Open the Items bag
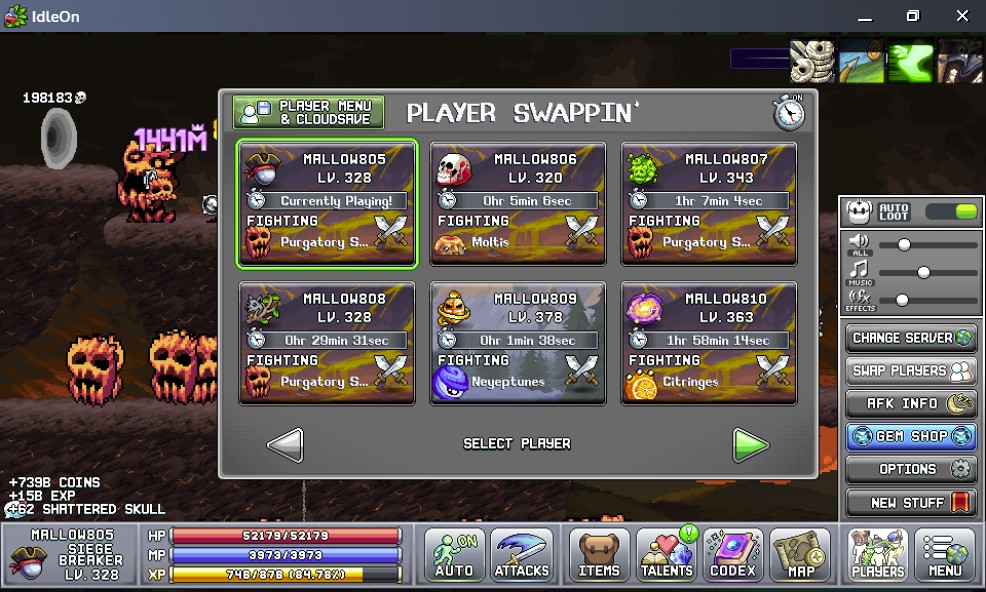986x592 pixels. (x=599, y=555)
